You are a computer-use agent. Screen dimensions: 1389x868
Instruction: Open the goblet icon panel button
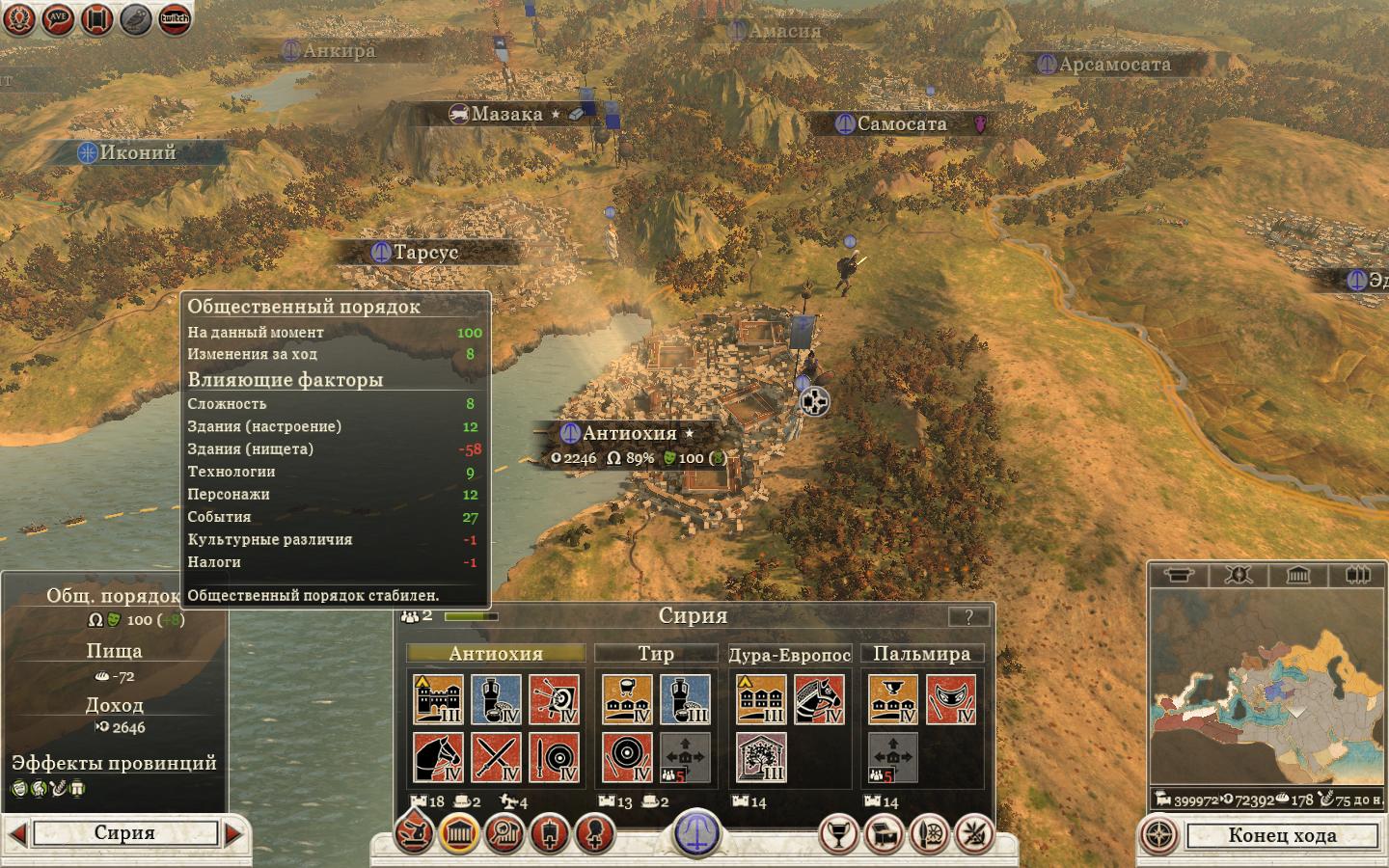[x=837, y=833]
